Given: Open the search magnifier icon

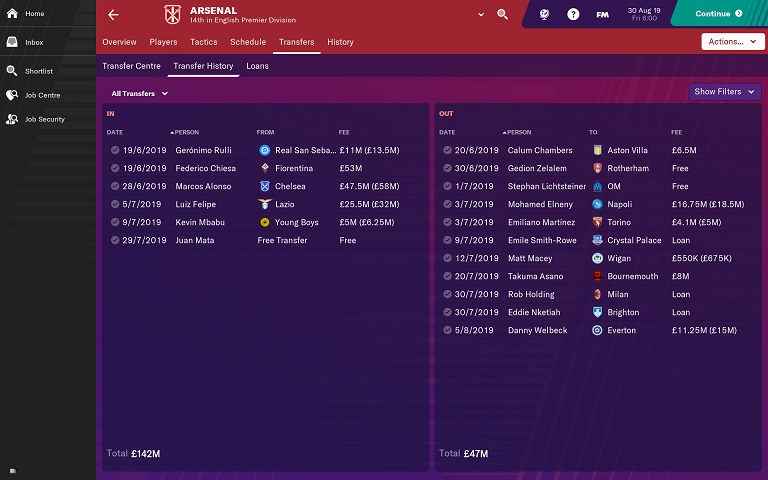Looking at the screenshot, I should [502, 15].
